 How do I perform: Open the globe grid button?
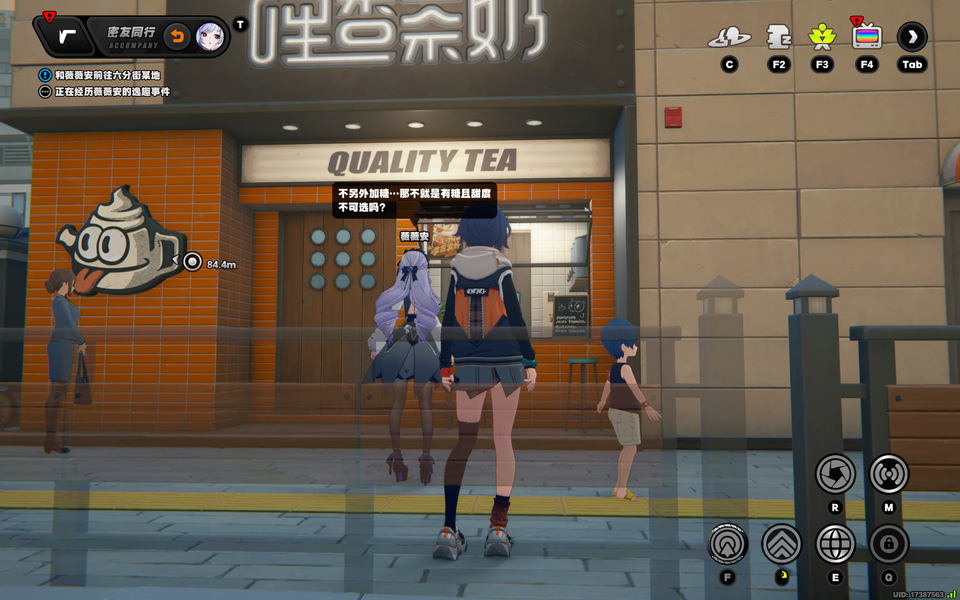(835, 544)
